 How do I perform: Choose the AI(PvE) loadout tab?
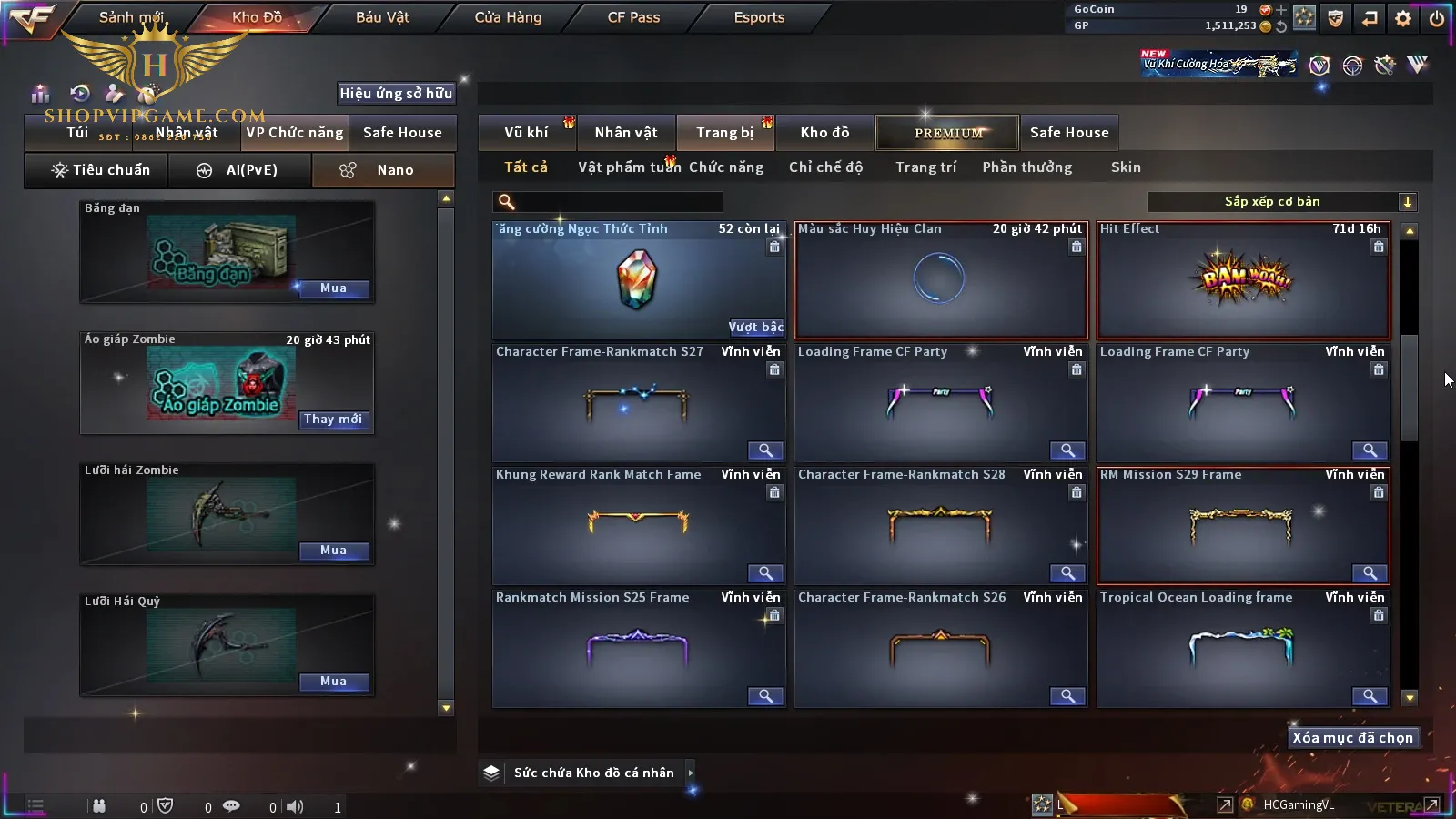240,170
